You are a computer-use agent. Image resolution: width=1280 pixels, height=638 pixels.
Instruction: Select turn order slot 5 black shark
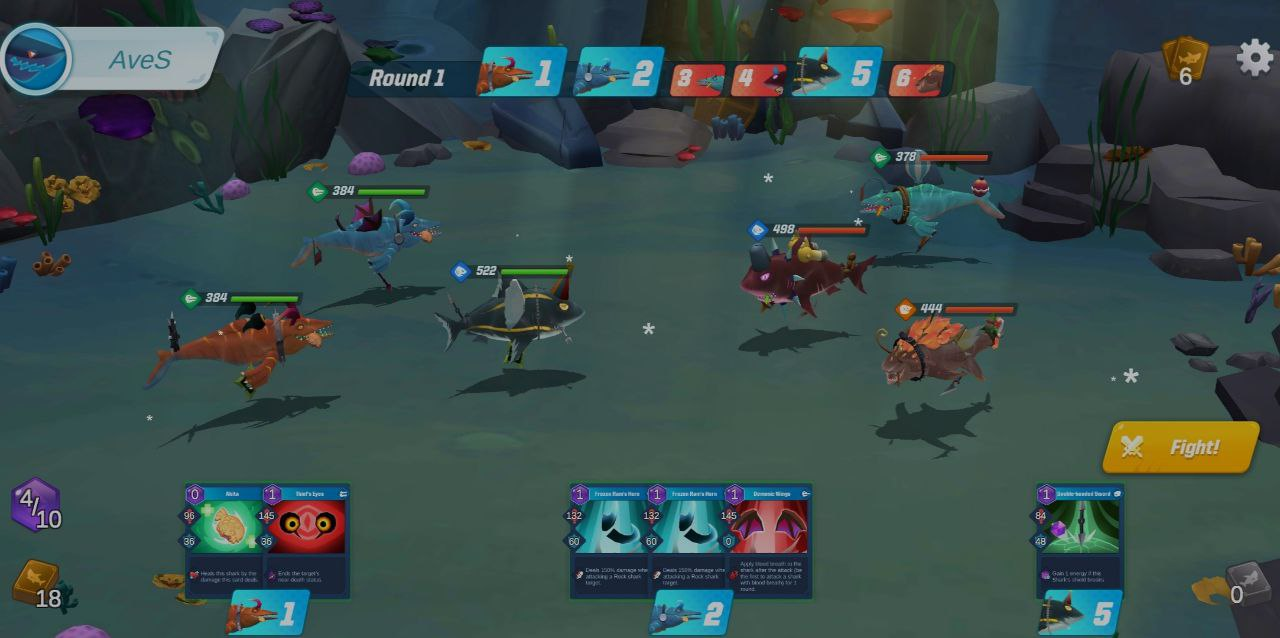coord(838,73)
